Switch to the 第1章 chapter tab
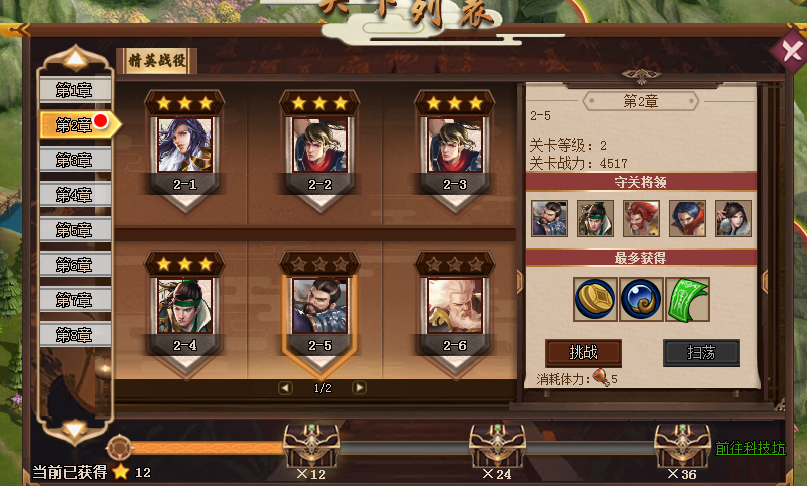Image resolution: width=807 pixels, height=486 pixels. (75, 90)
